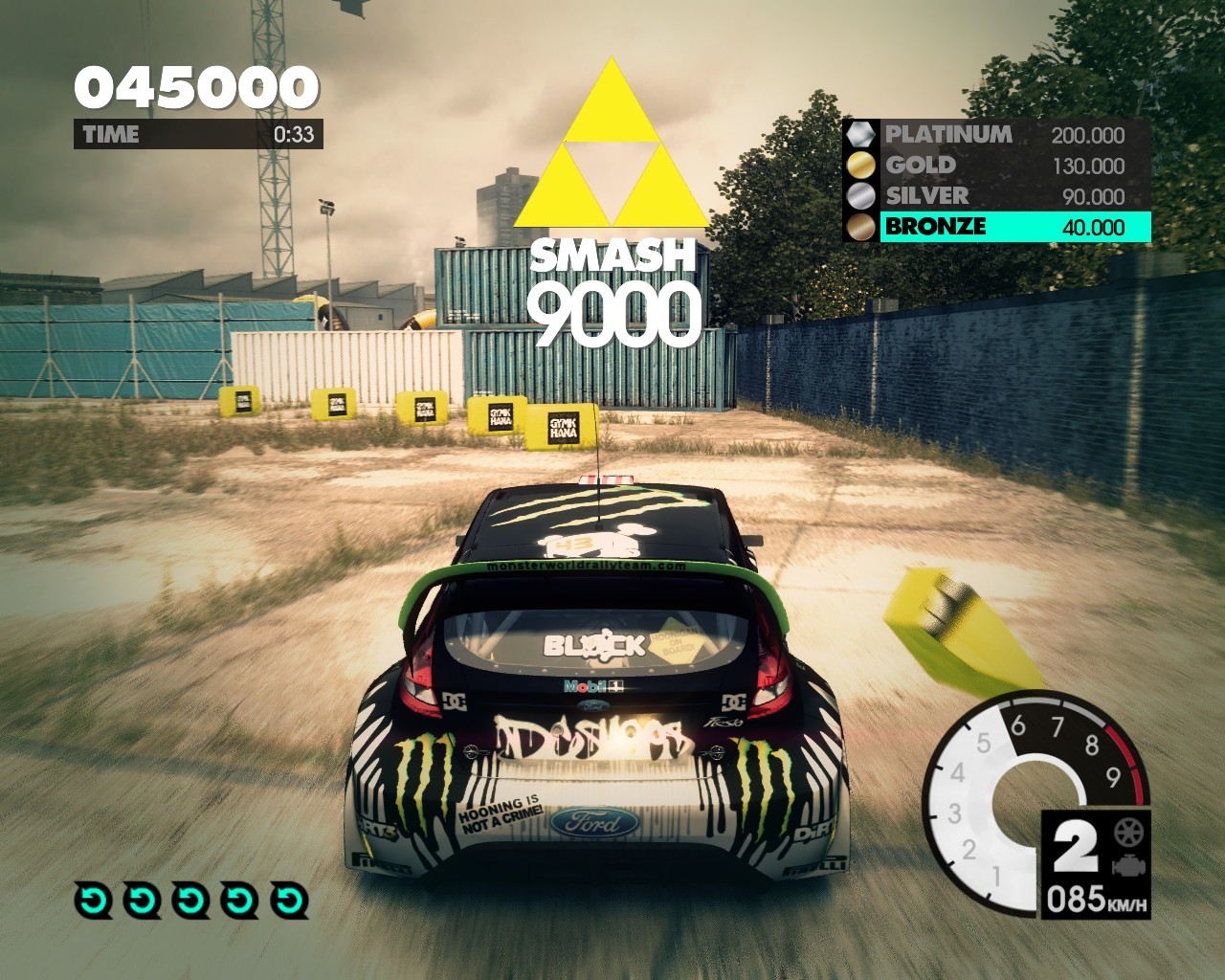Select the Platinum medal target row

tap(995, 135)
